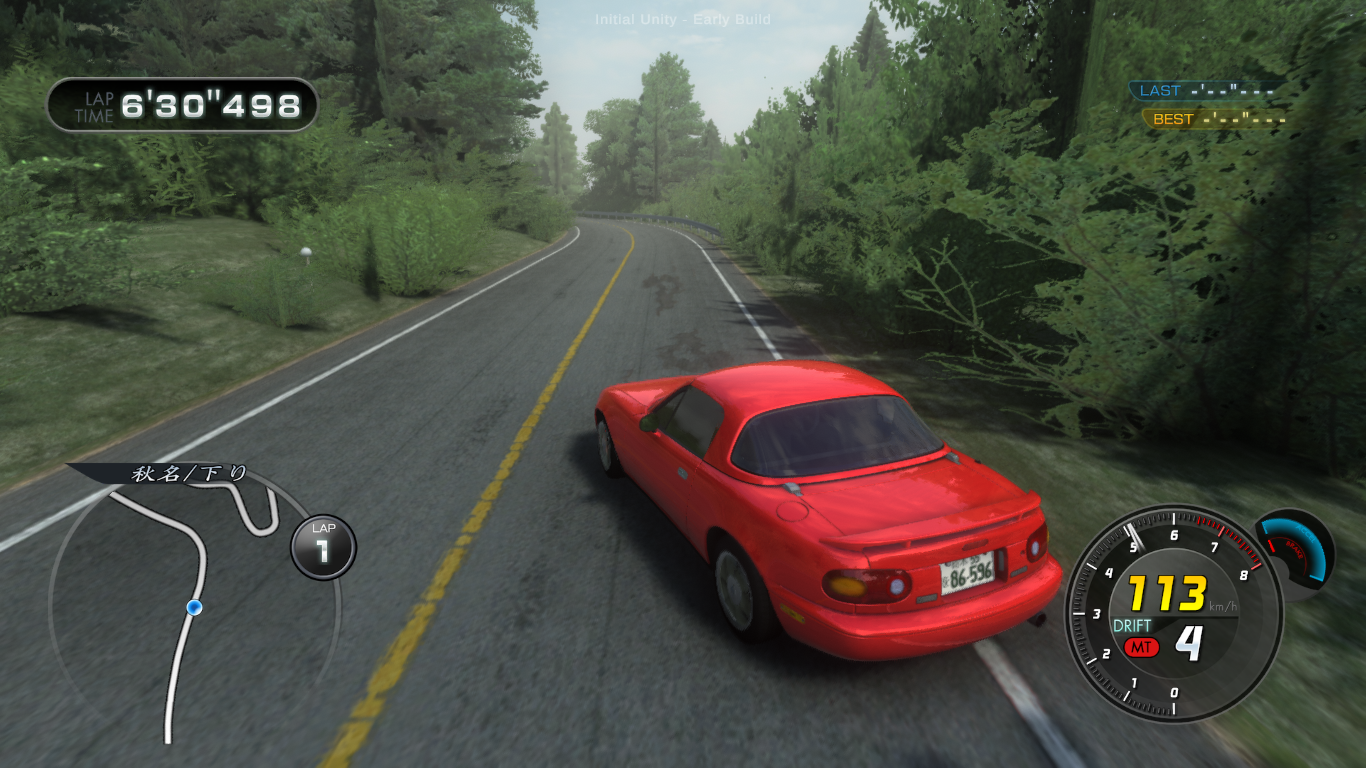Screen dimensions: 1366x768
Task: Select the blue player marker on the minimap
Action: (194, 607)
